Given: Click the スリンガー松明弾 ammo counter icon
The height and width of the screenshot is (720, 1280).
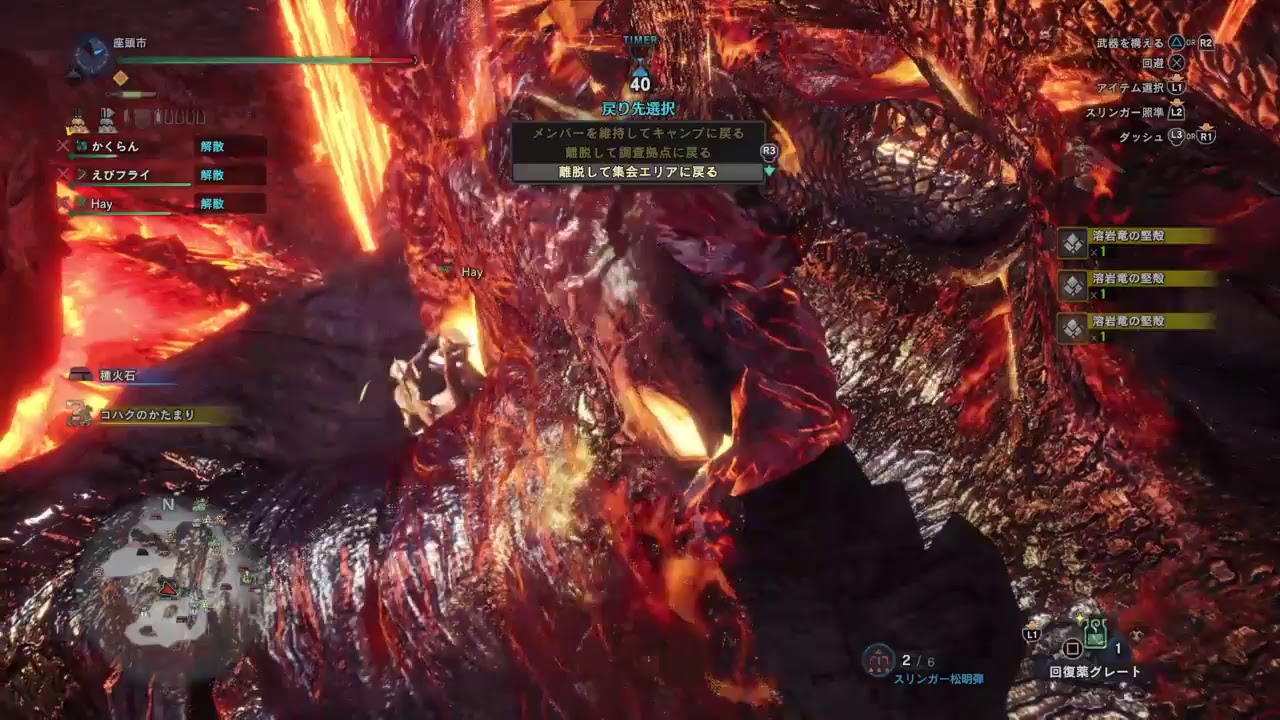Looking at the screenshot, I should point(878,660).
